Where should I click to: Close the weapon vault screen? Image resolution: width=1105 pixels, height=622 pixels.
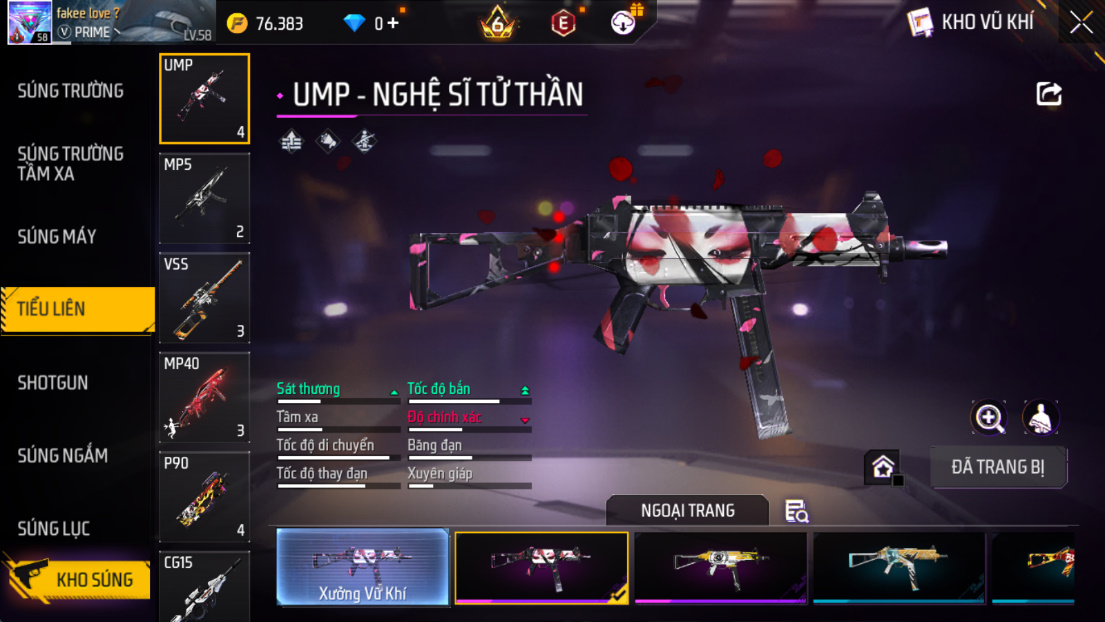coord(1081,23)
